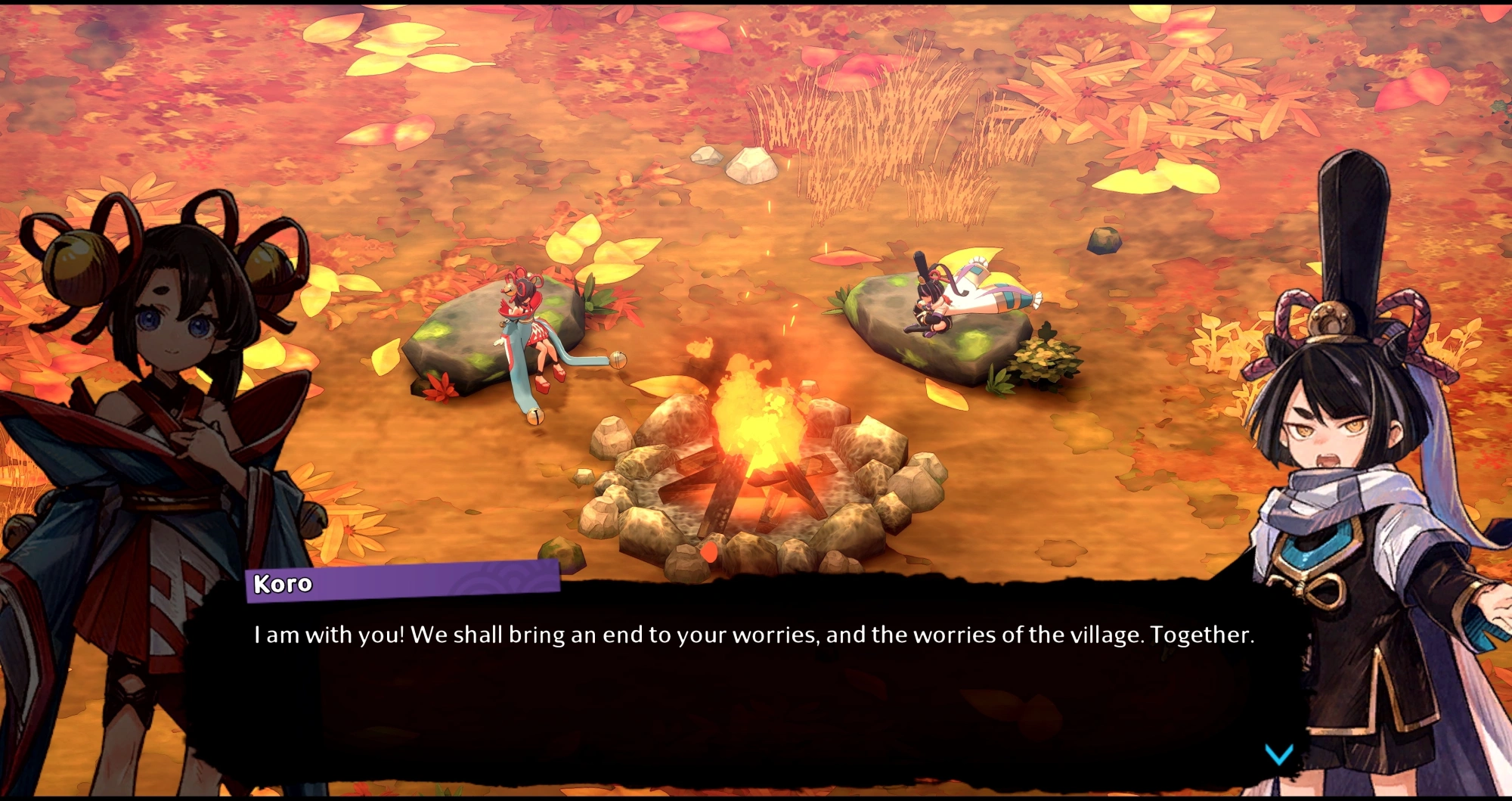Advance dialogue with the blue arrow

pos(1278,753)
